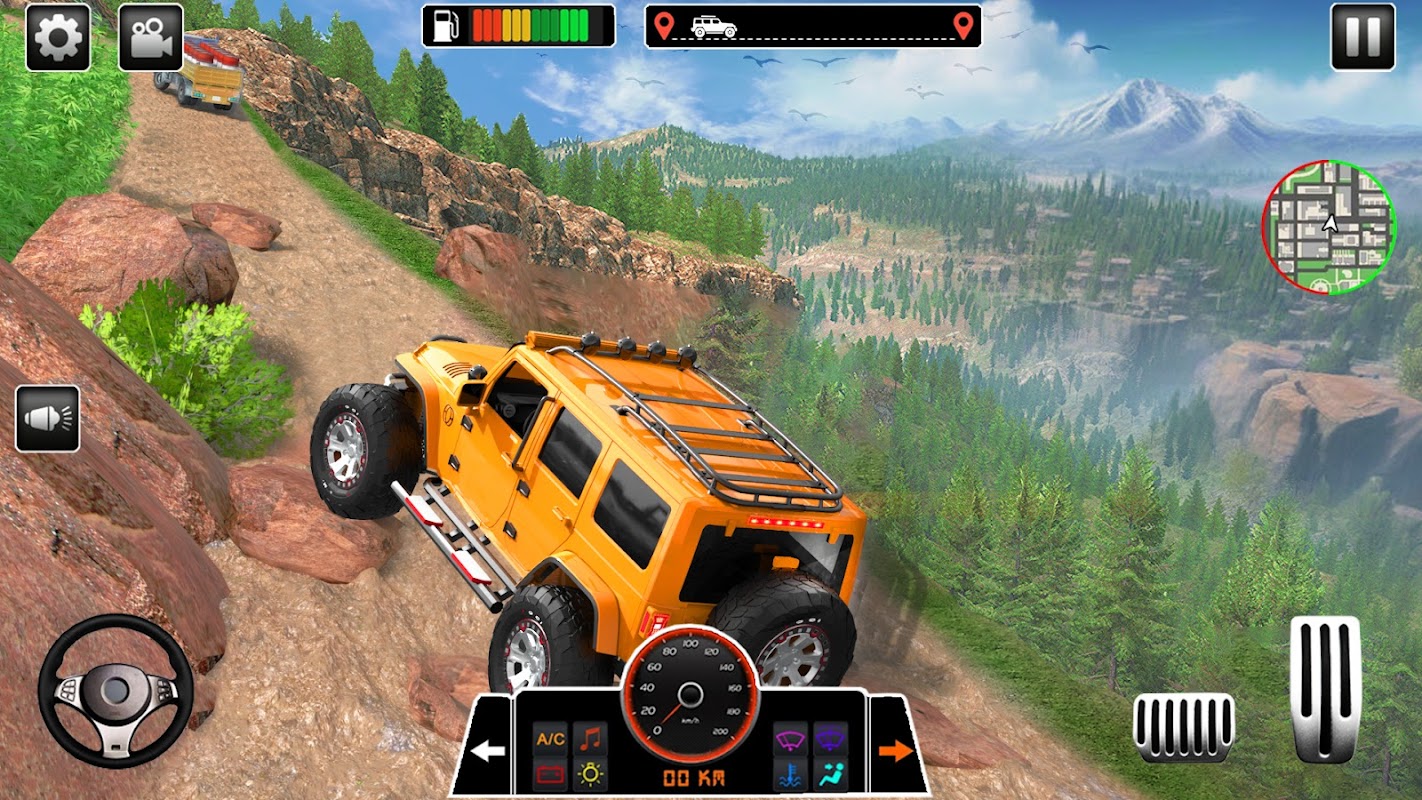Switch camera view with the camcorder button
The height and width of the screenshot is (800, 1422).
pyautogui.click(x=150, y=38)
